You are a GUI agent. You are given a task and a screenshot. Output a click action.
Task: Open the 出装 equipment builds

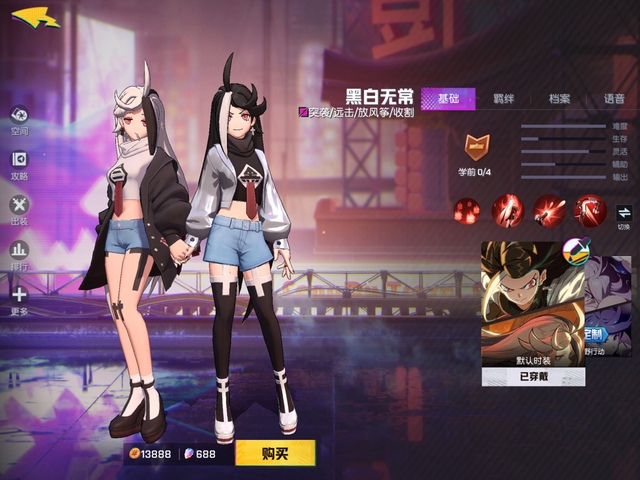click(x=19, y=208)
